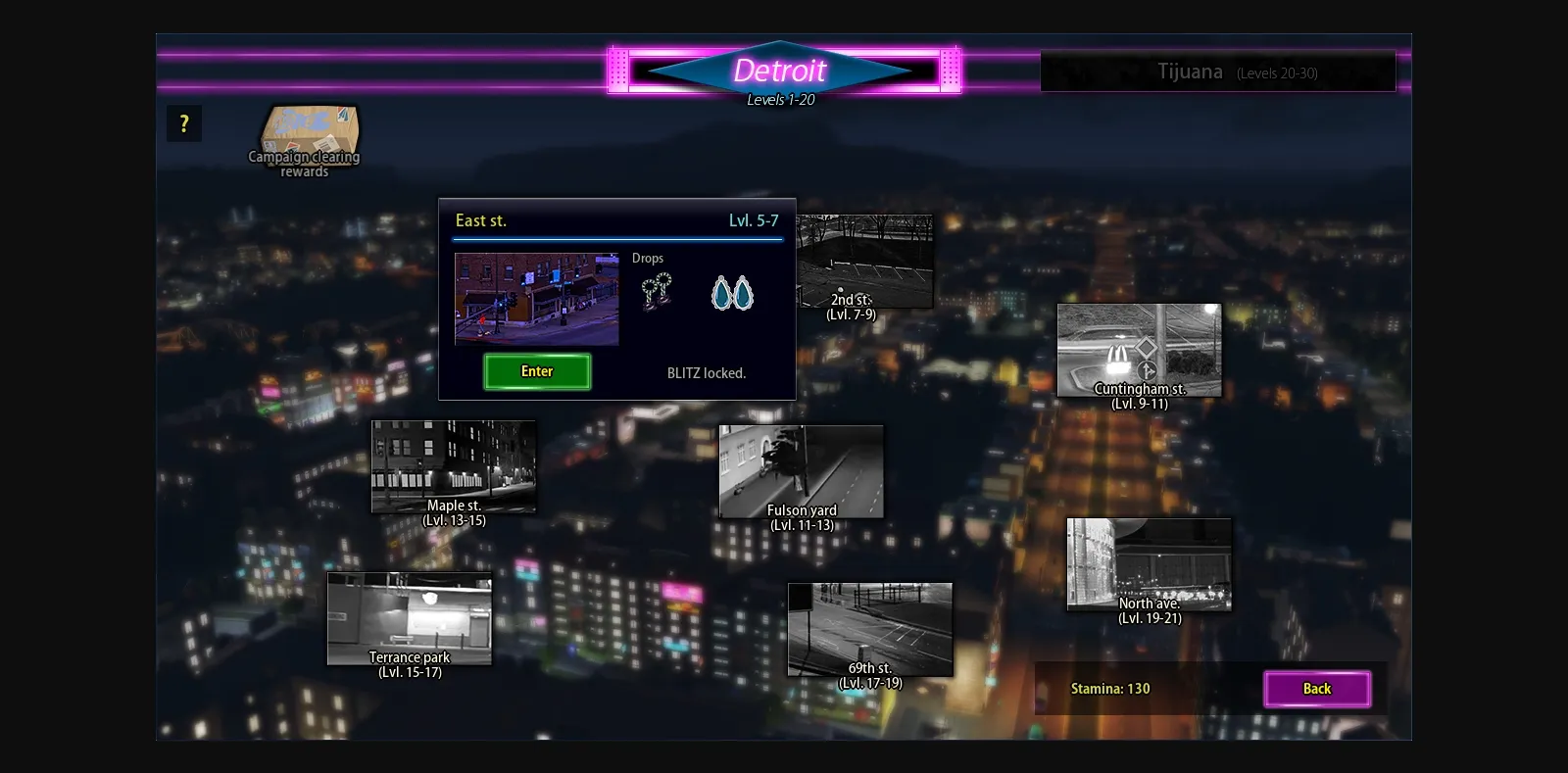
Task: Select the Cuntingham st. (Lvl. 9-11) location
Action: 1139,348
